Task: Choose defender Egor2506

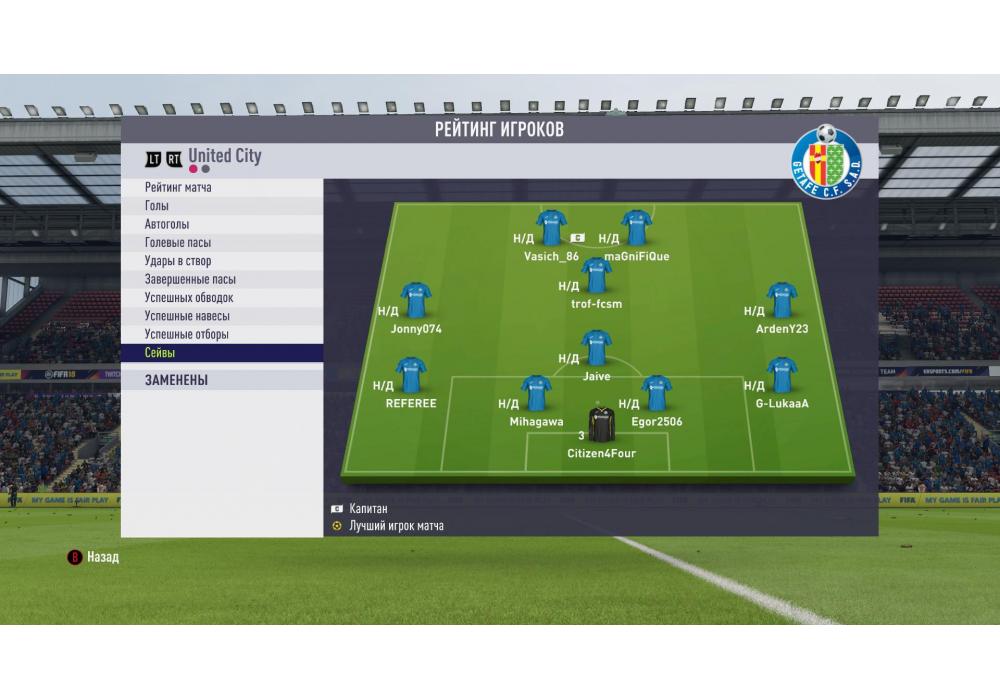Action: [657, 394]
